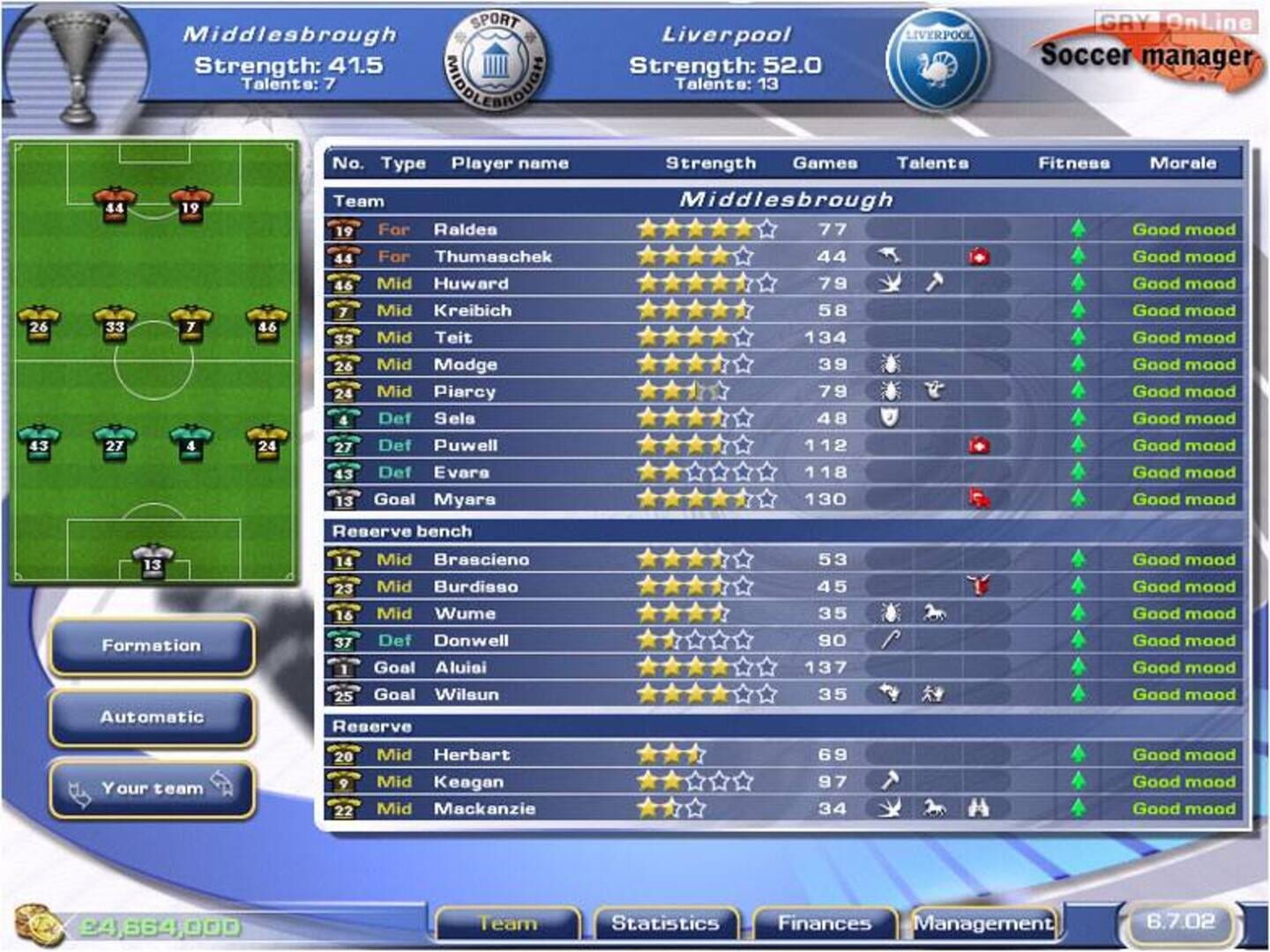The height and width of the screenshot is (952, 1270).
Task: Select the spider icon on Modge's row
Action: (888, 364)
